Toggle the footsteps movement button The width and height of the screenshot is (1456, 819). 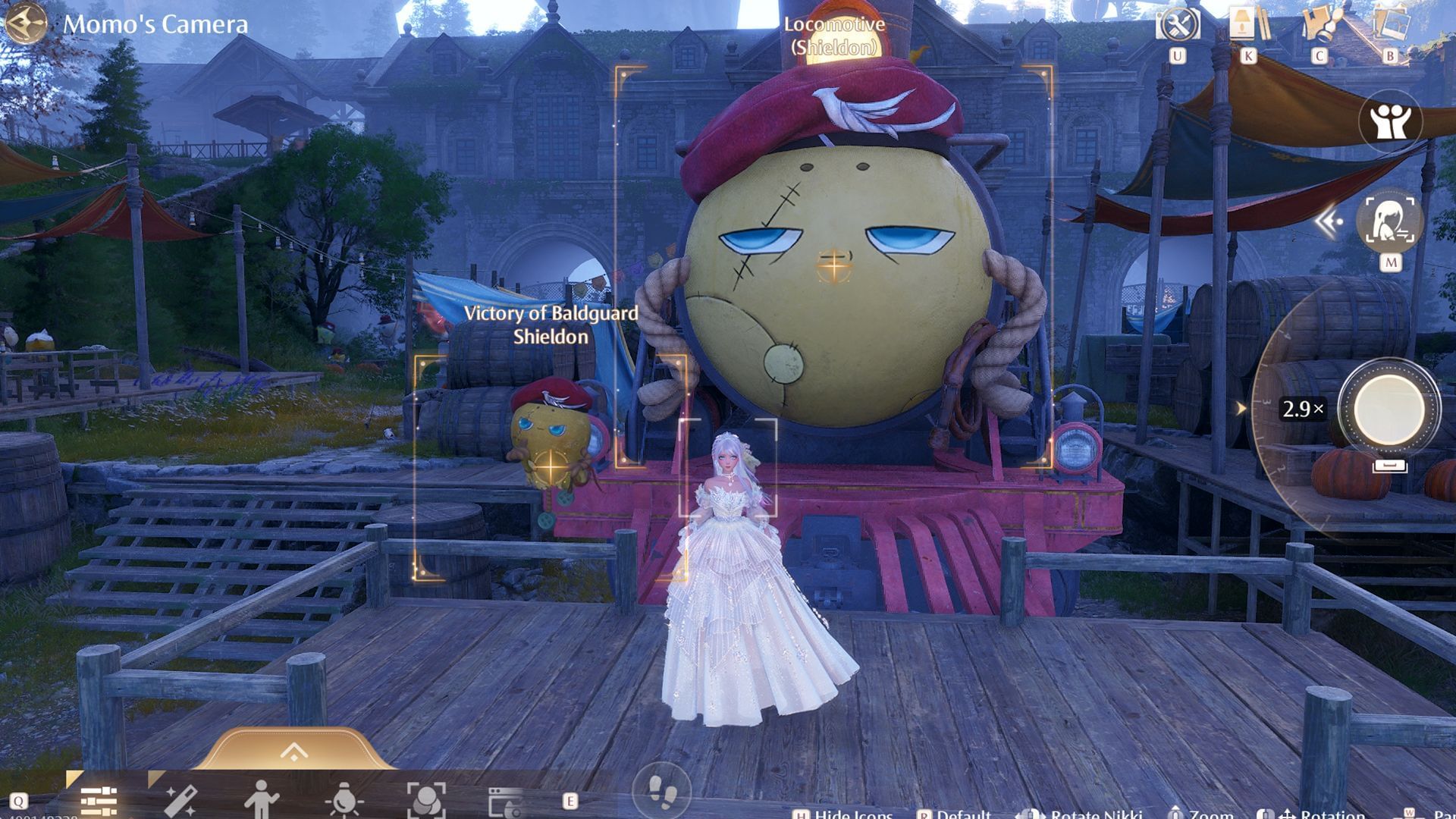click(x=662, y=793)
